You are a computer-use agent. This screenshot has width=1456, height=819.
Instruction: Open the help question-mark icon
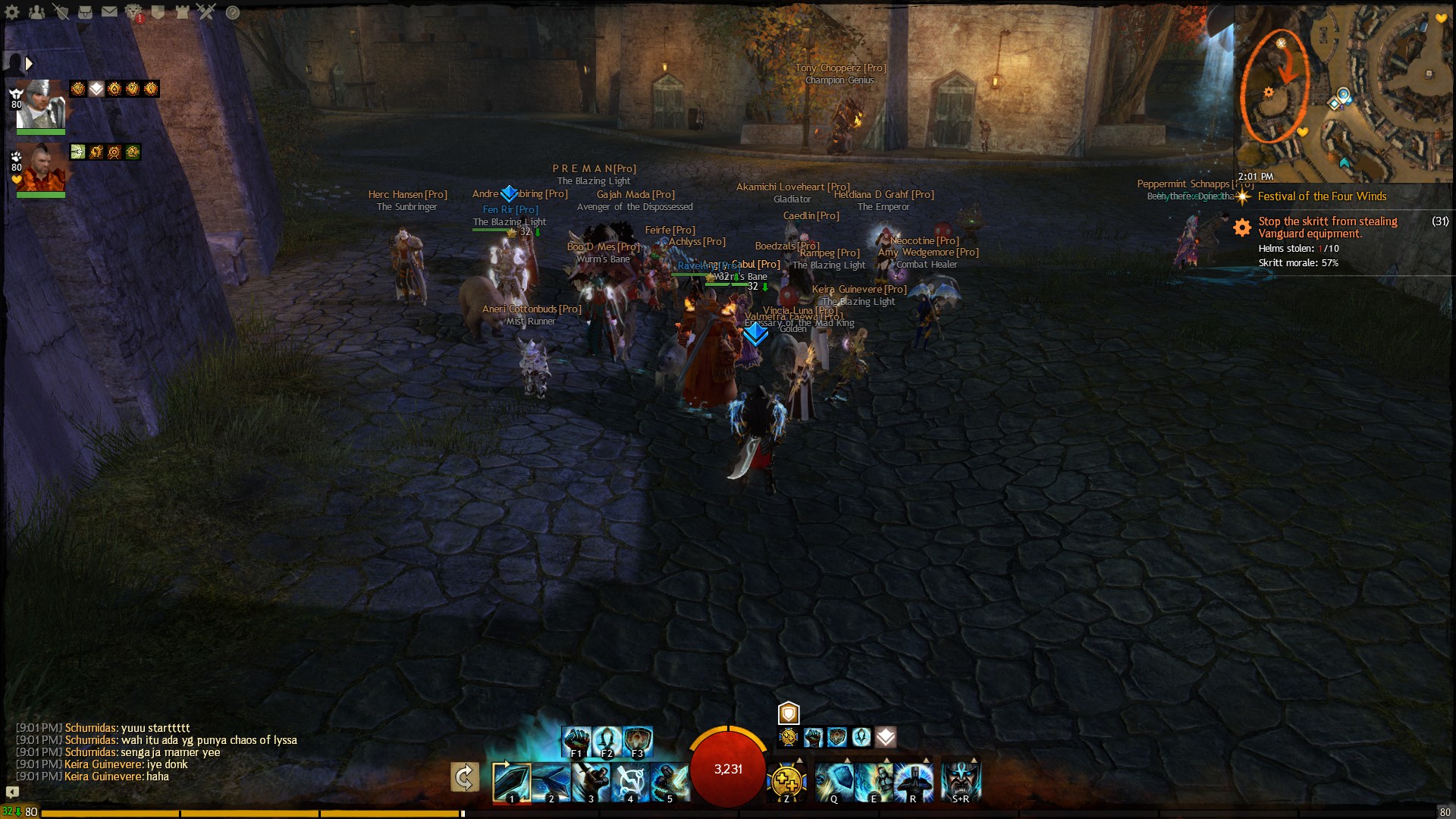click(234, 13)
